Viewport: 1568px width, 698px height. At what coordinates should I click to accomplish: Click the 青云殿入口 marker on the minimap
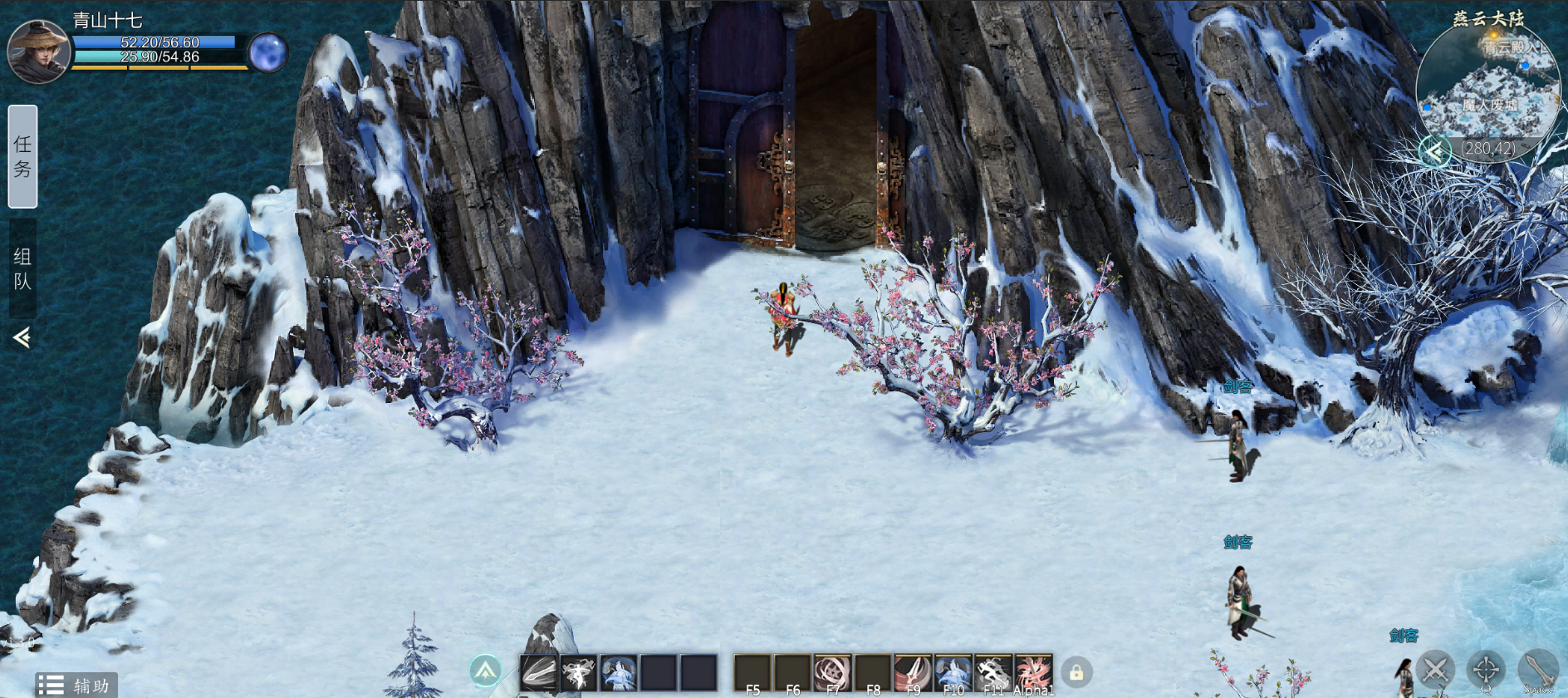(1517, 48)
